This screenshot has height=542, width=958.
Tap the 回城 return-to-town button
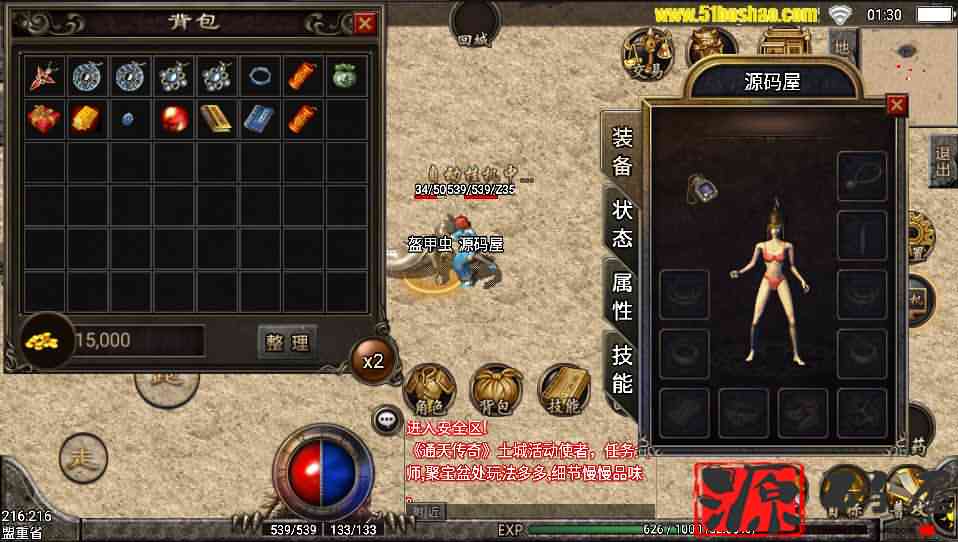tap(476, 24)
